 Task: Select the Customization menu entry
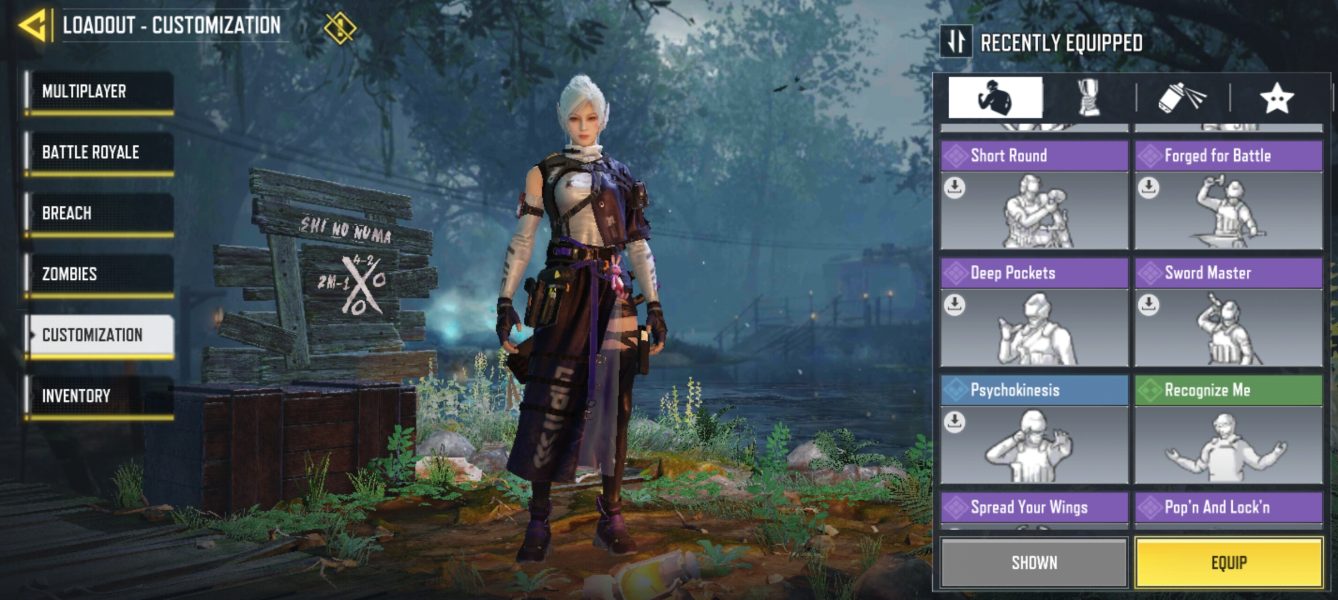(x=99, y=335)
